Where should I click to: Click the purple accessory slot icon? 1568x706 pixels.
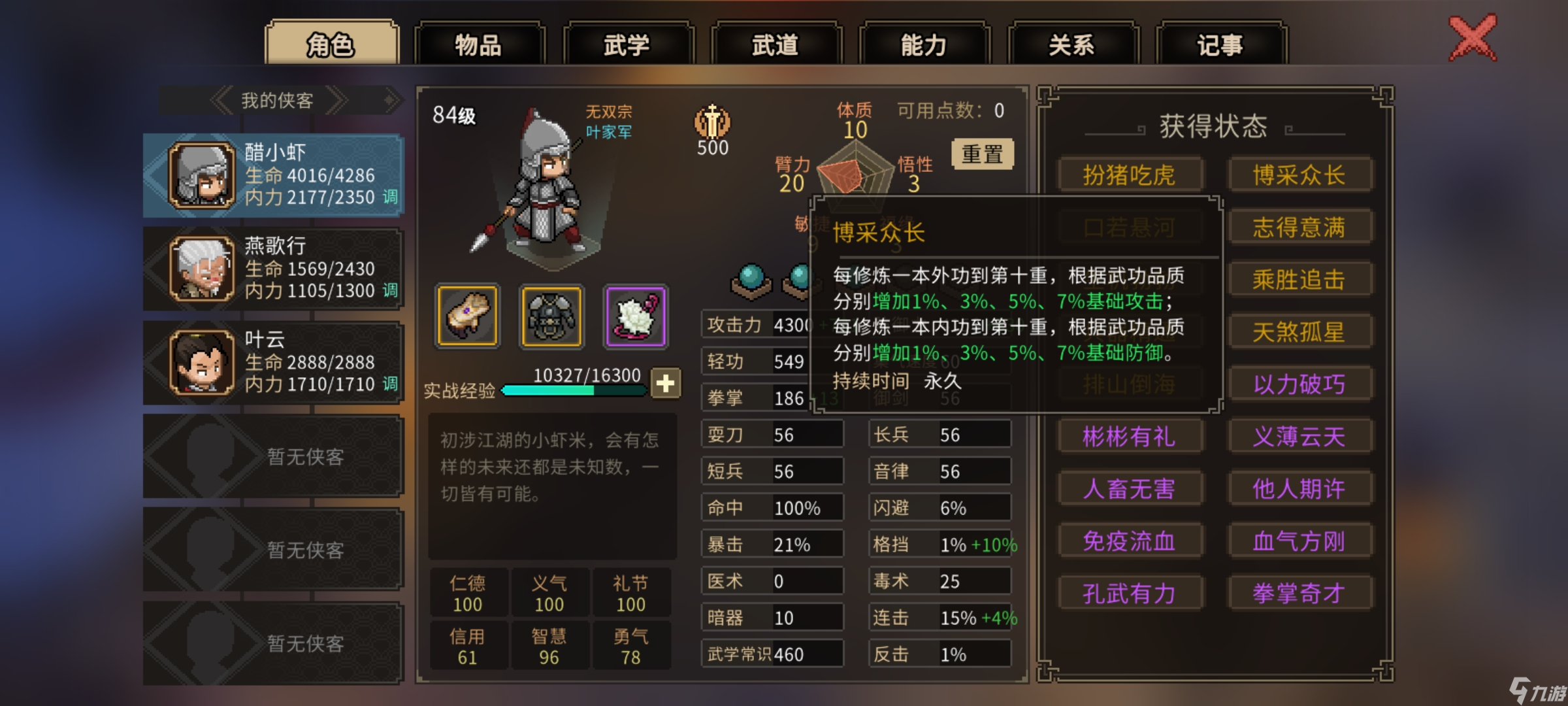coord(634,316)
